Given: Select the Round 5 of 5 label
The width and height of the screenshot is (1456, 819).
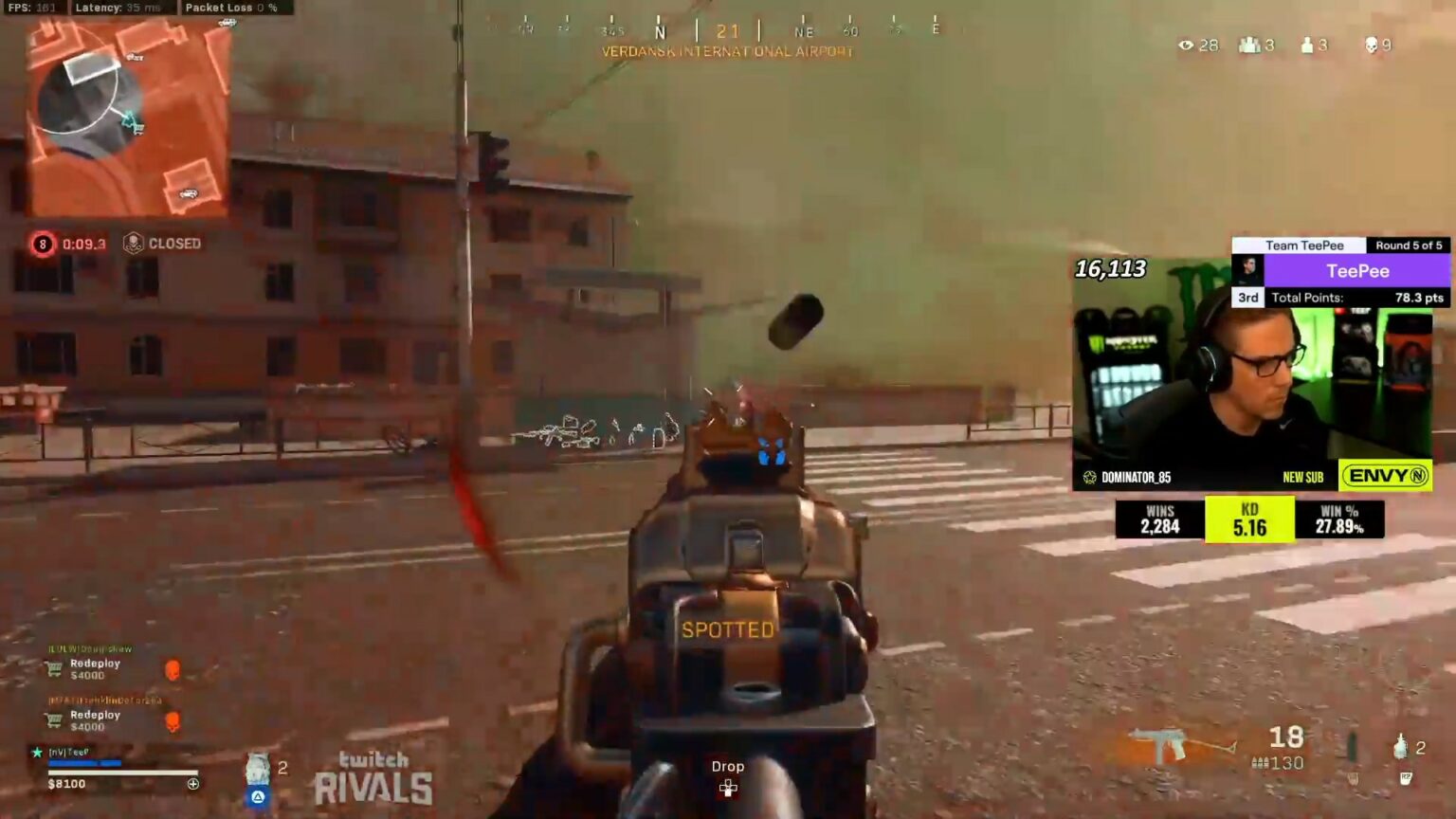Looking at the screenshot, I should (x=1407, y=245).
